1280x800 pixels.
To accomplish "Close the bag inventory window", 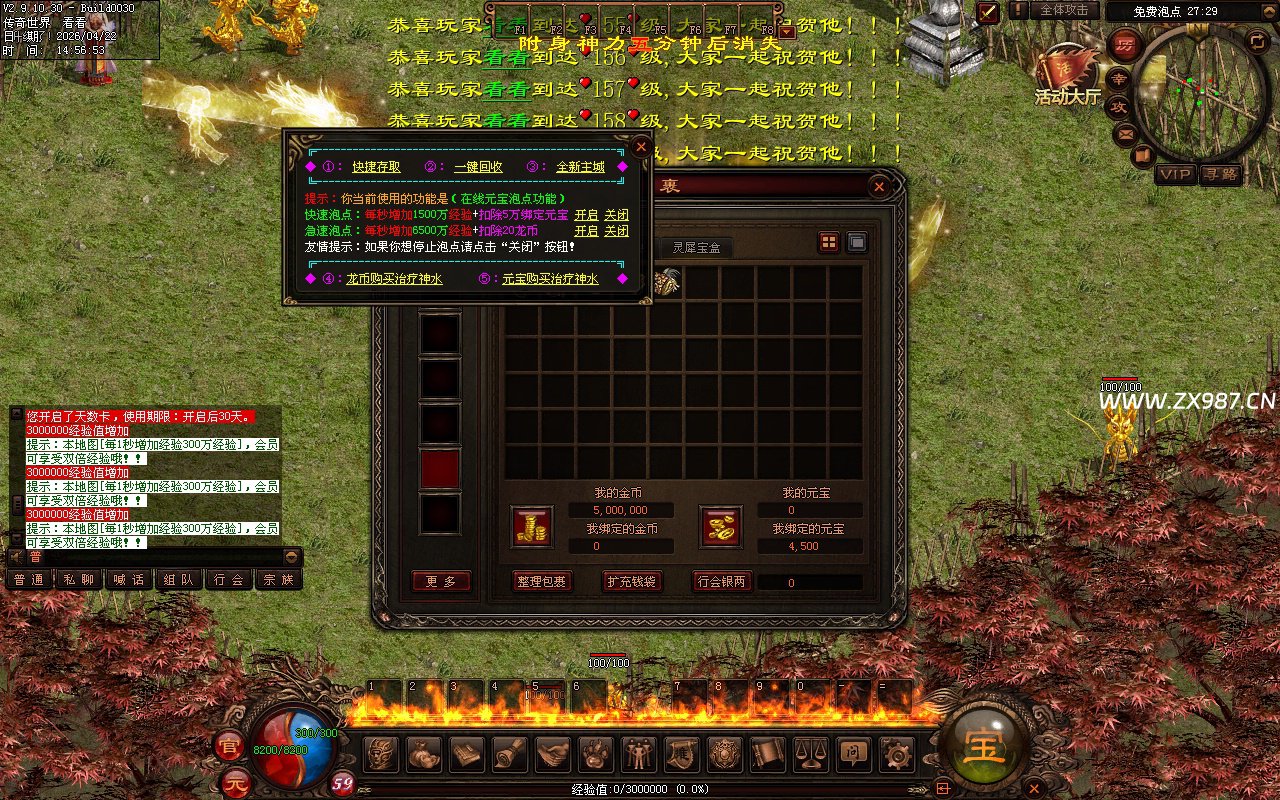I will click(878, 186).
